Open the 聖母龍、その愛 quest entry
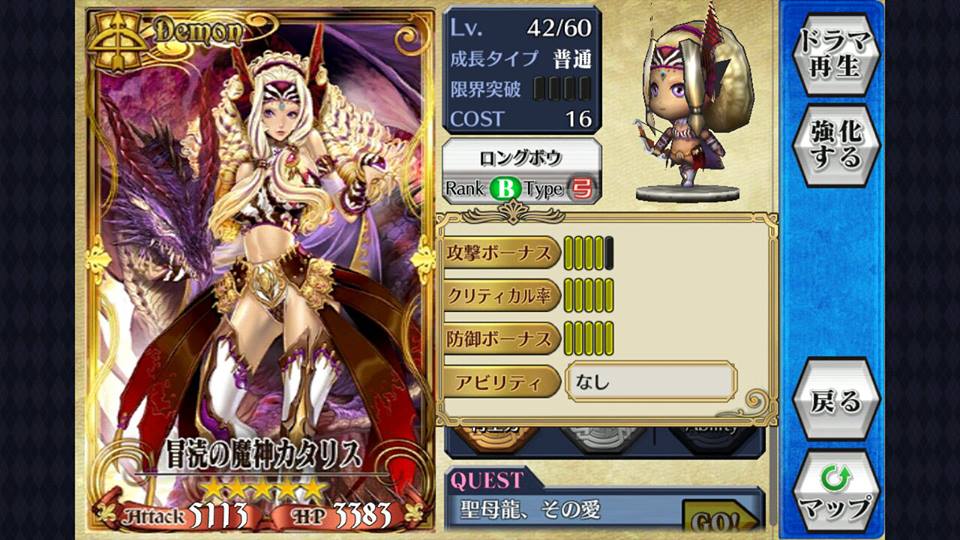Screen dimensions: 960x540 click(x=565, y=510)
